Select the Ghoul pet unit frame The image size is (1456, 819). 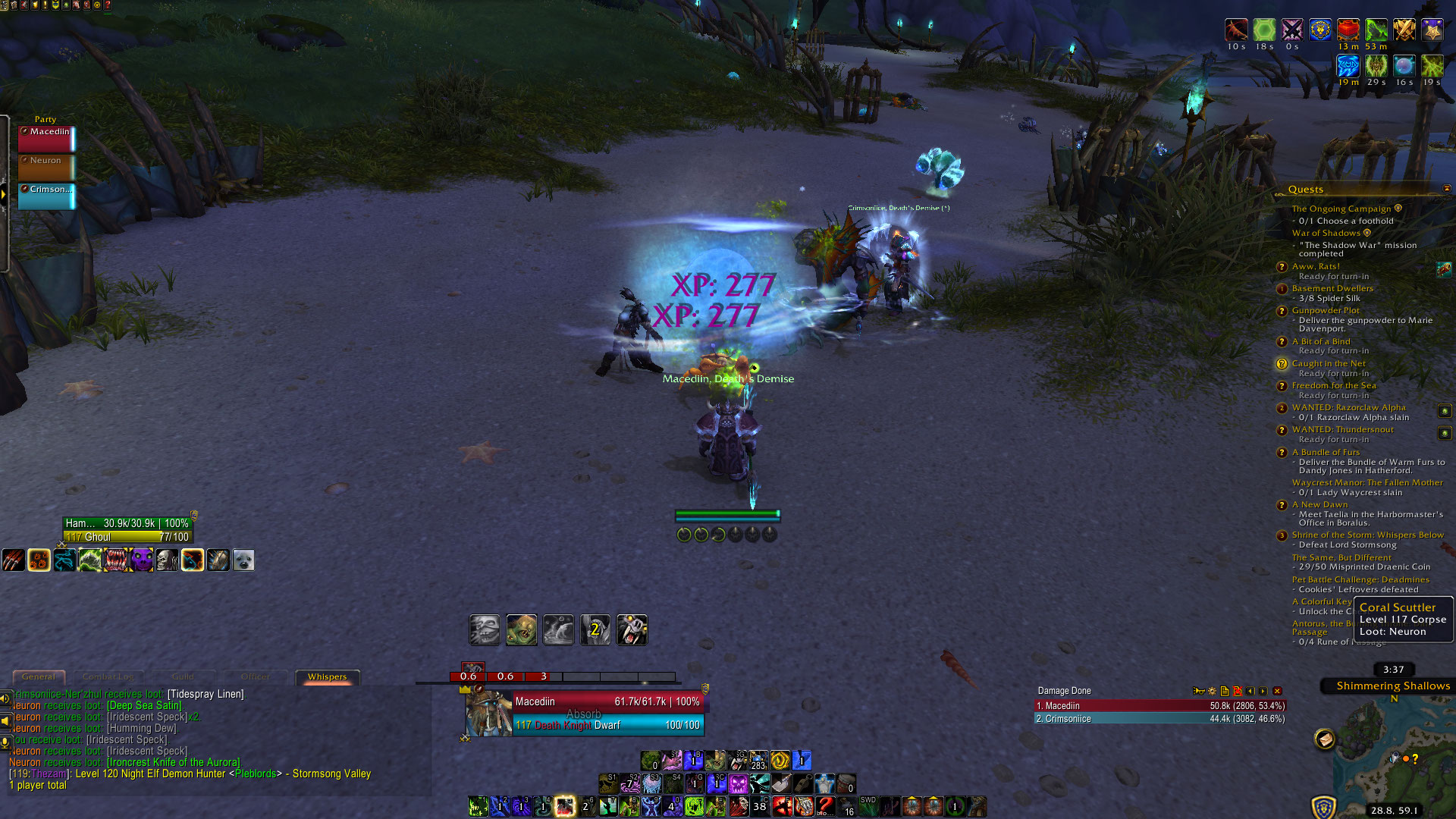(x=127, y=530)
